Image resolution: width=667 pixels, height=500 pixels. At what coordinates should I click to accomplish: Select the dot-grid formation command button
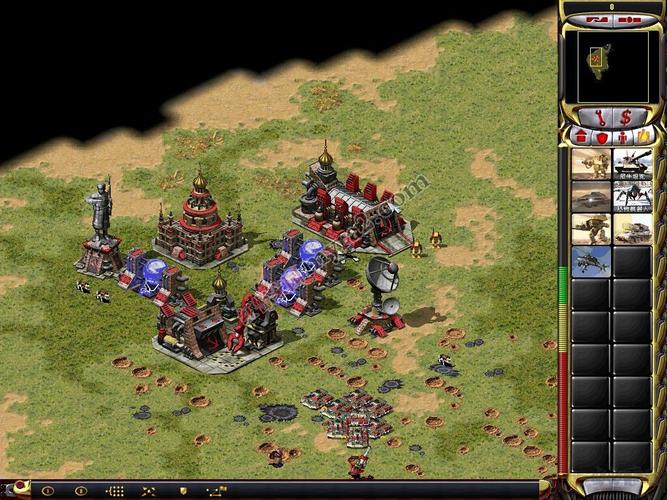(115, 491)
